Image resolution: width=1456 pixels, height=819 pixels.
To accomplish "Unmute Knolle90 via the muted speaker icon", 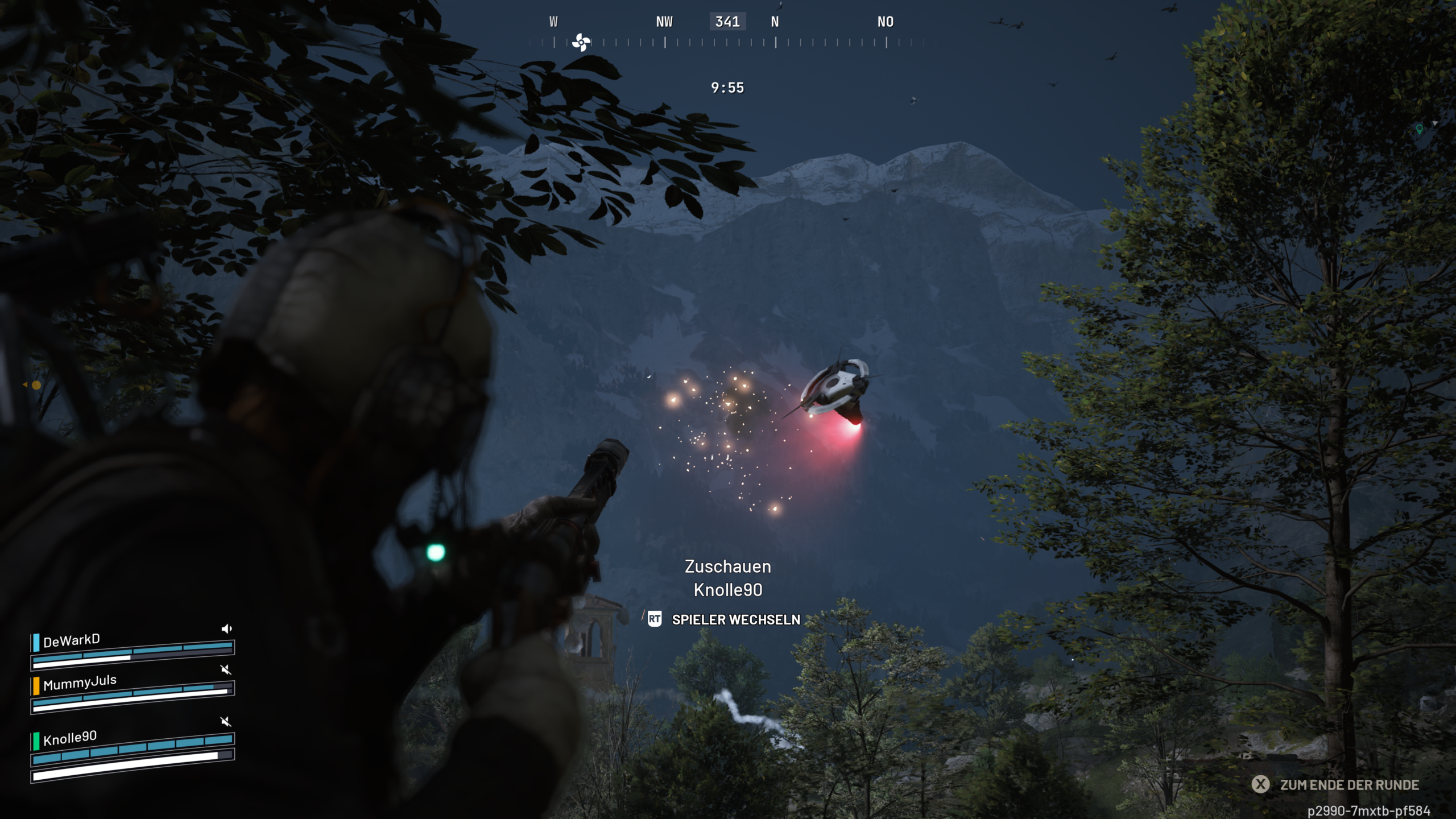I will pos(226,722).
